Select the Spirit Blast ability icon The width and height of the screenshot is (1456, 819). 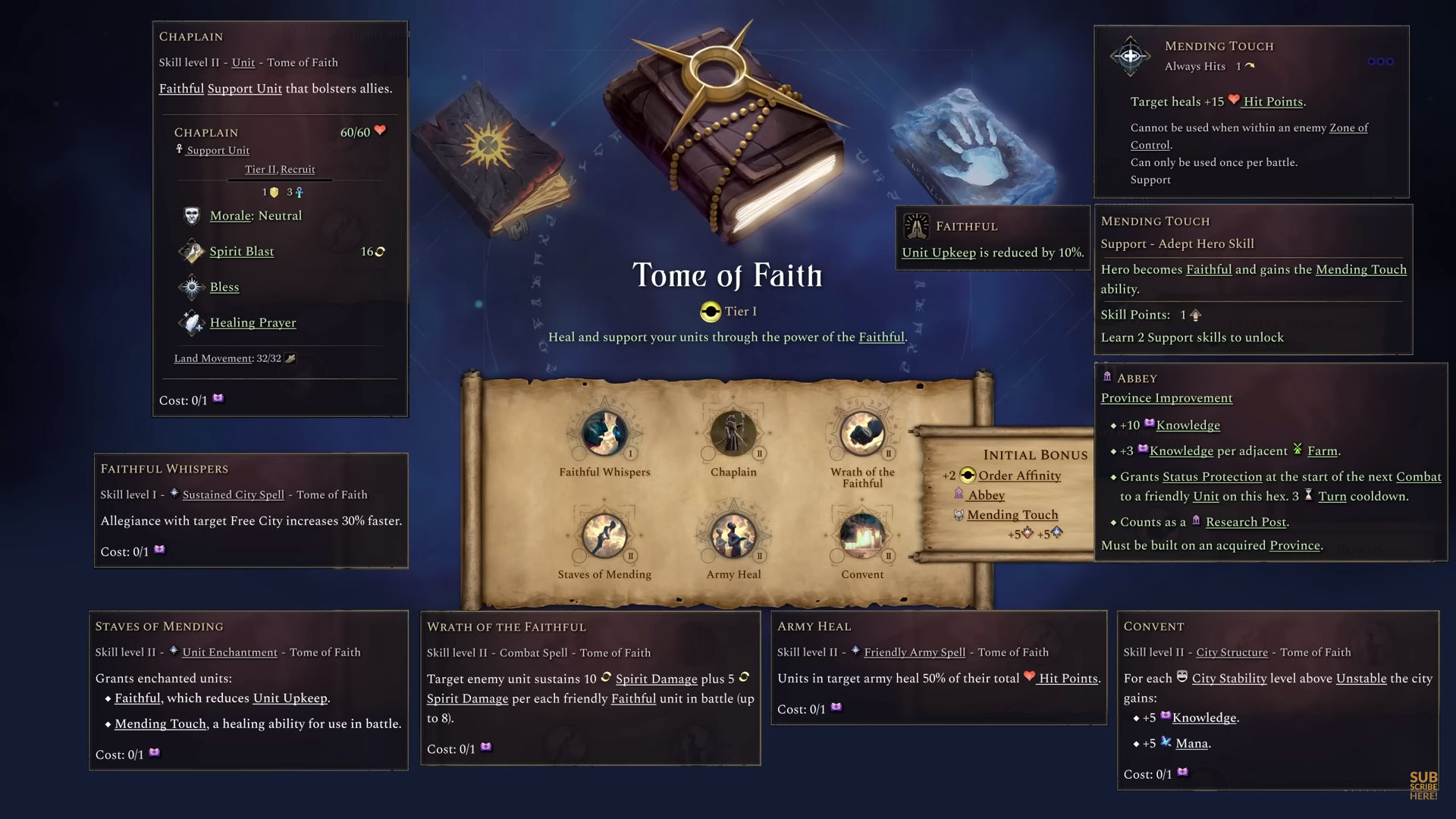193,251
